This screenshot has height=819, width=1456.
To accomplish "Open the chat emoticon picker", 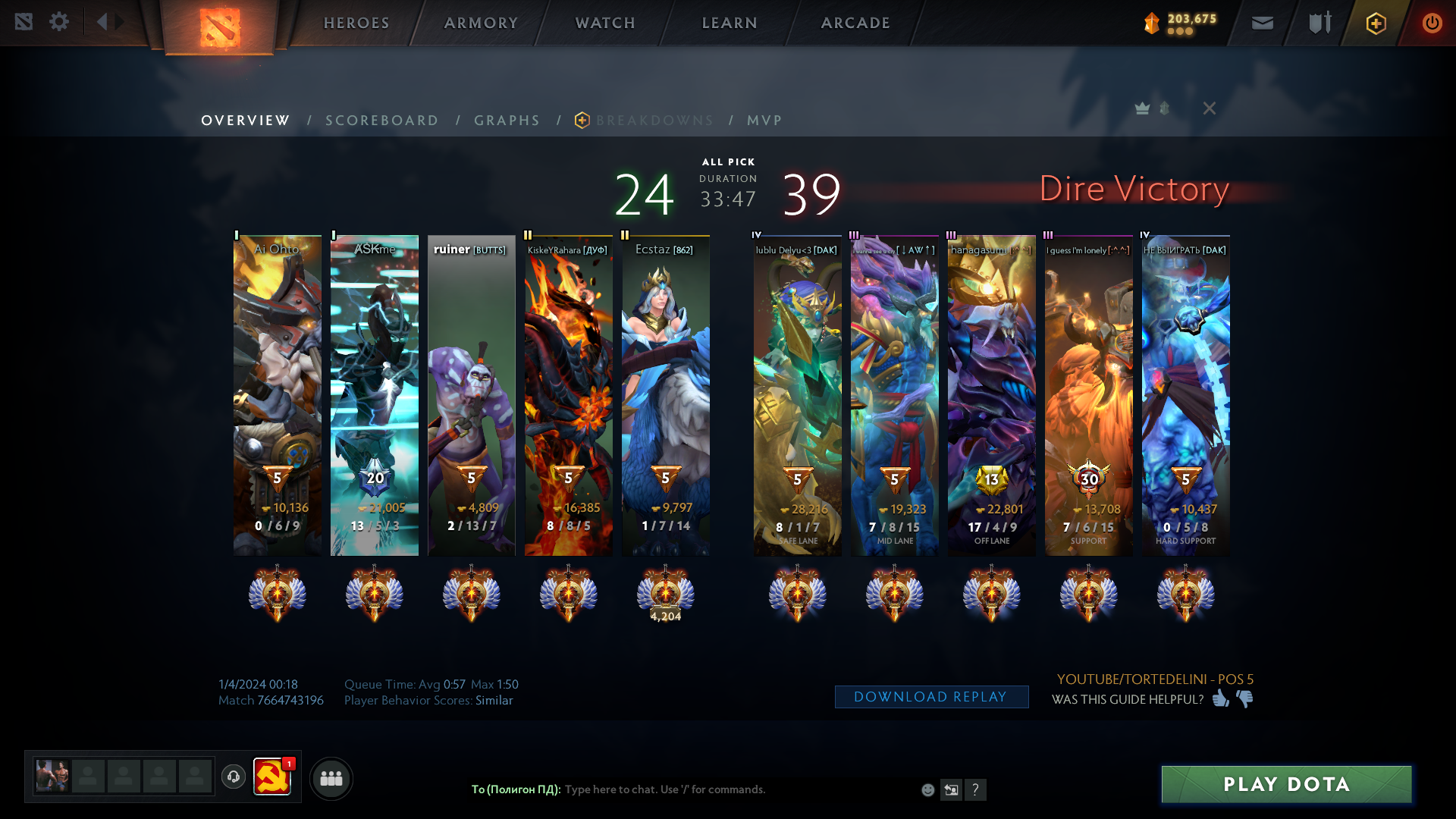I will (x=927, y=790).
